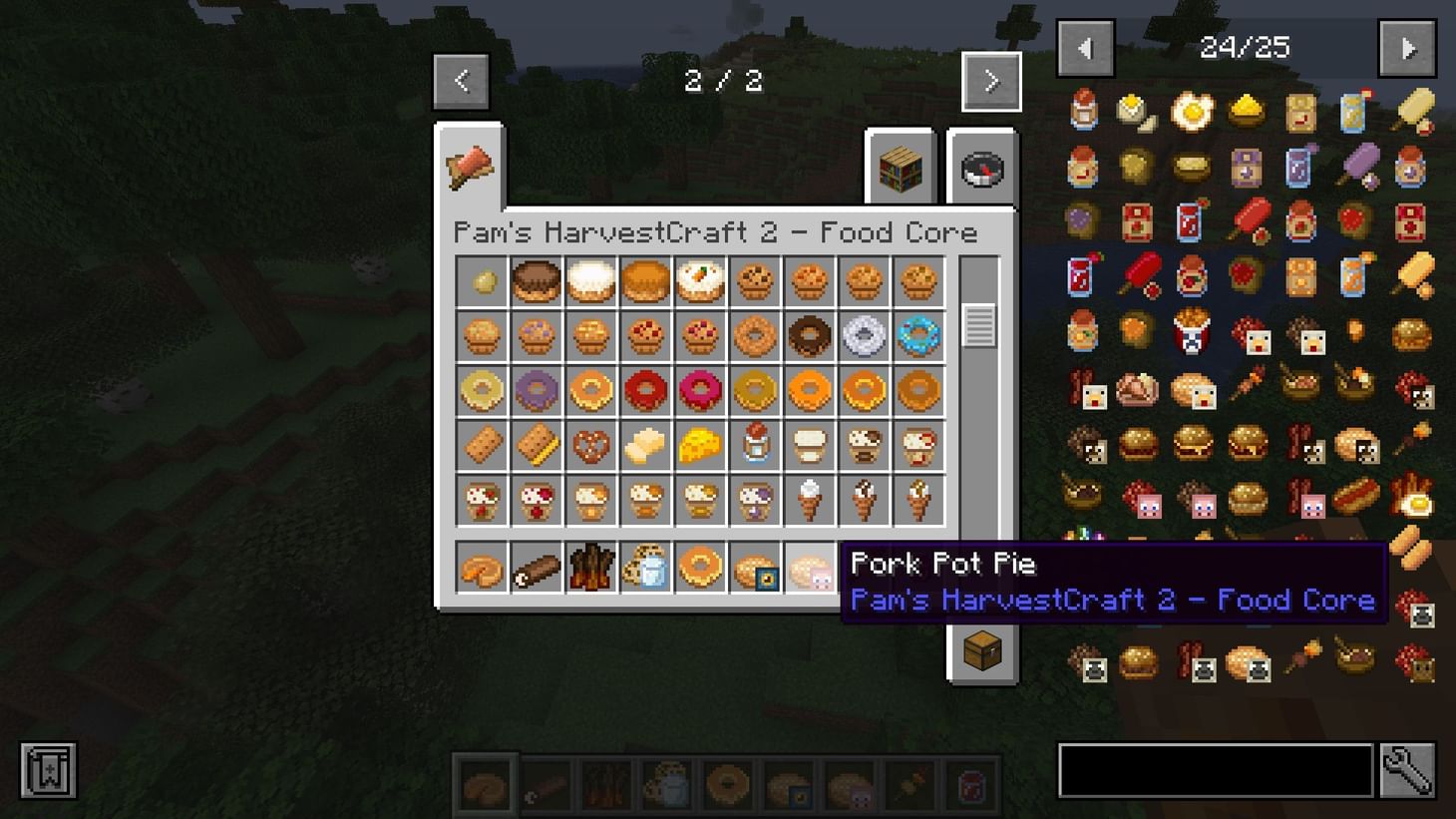Image resolution: width=1456 pixels, height=819 pixels.
Task: Click the pink frosted donut recipe
Action: [700, 391]
